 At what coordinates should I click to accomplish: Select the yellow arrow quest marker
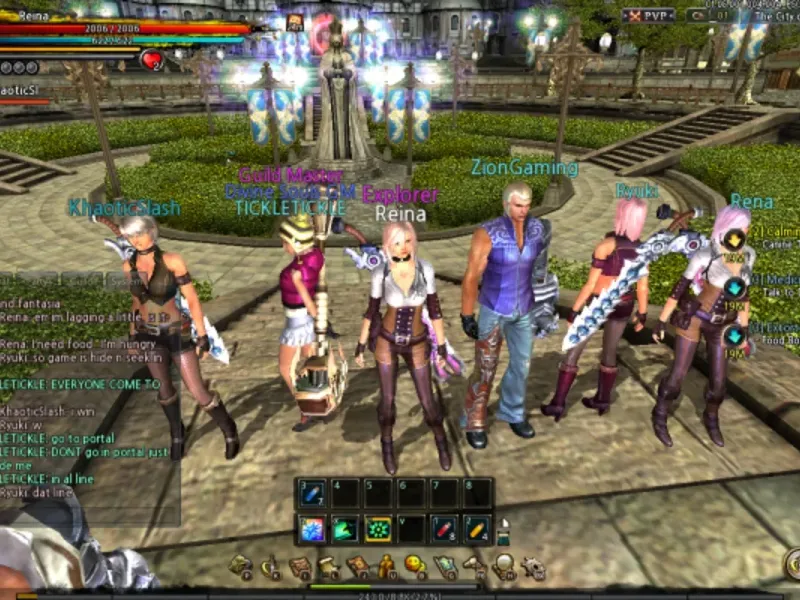coord(734,239)
